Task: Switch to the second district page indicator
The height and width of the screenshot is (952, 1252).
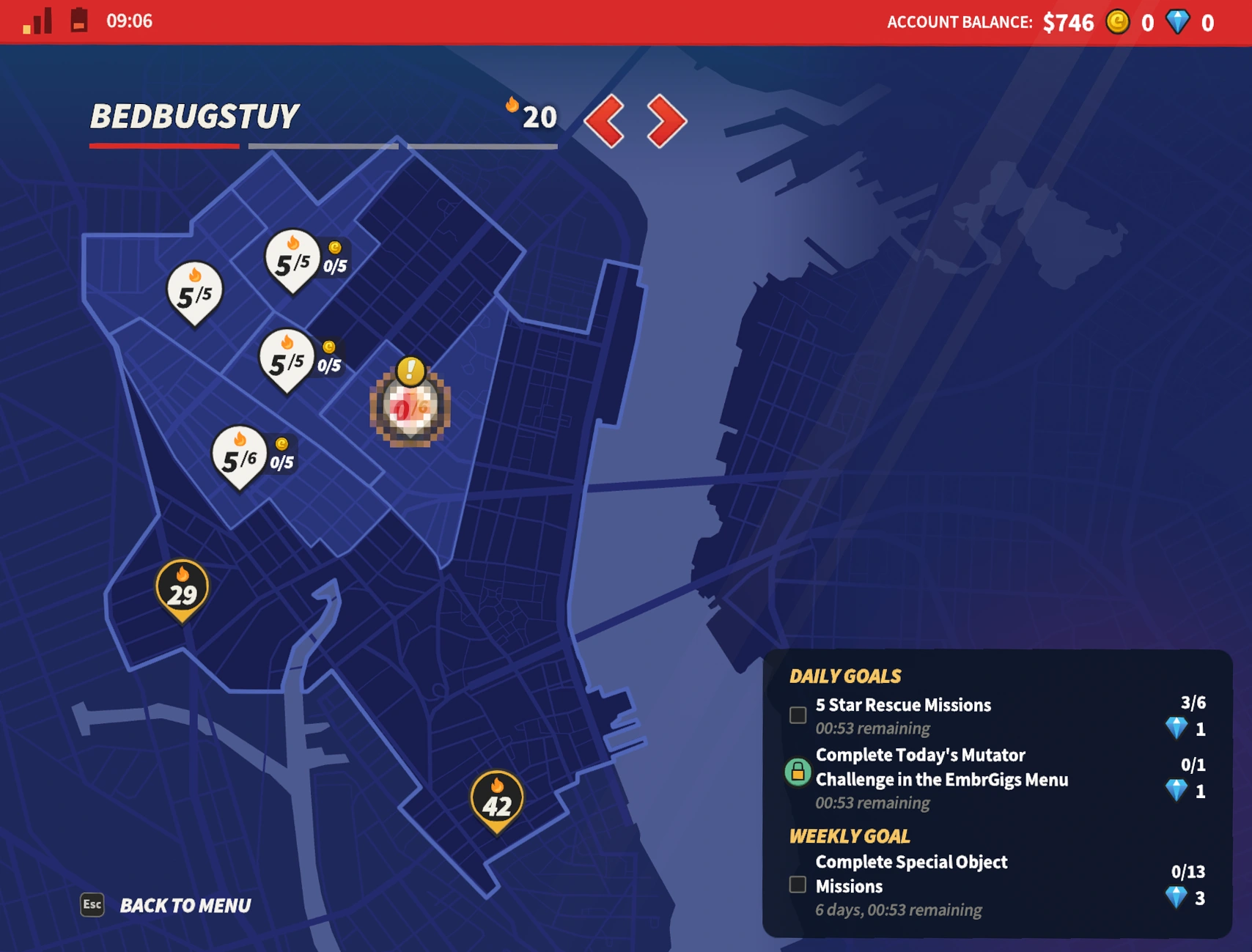Action: [x=325, y=146]
